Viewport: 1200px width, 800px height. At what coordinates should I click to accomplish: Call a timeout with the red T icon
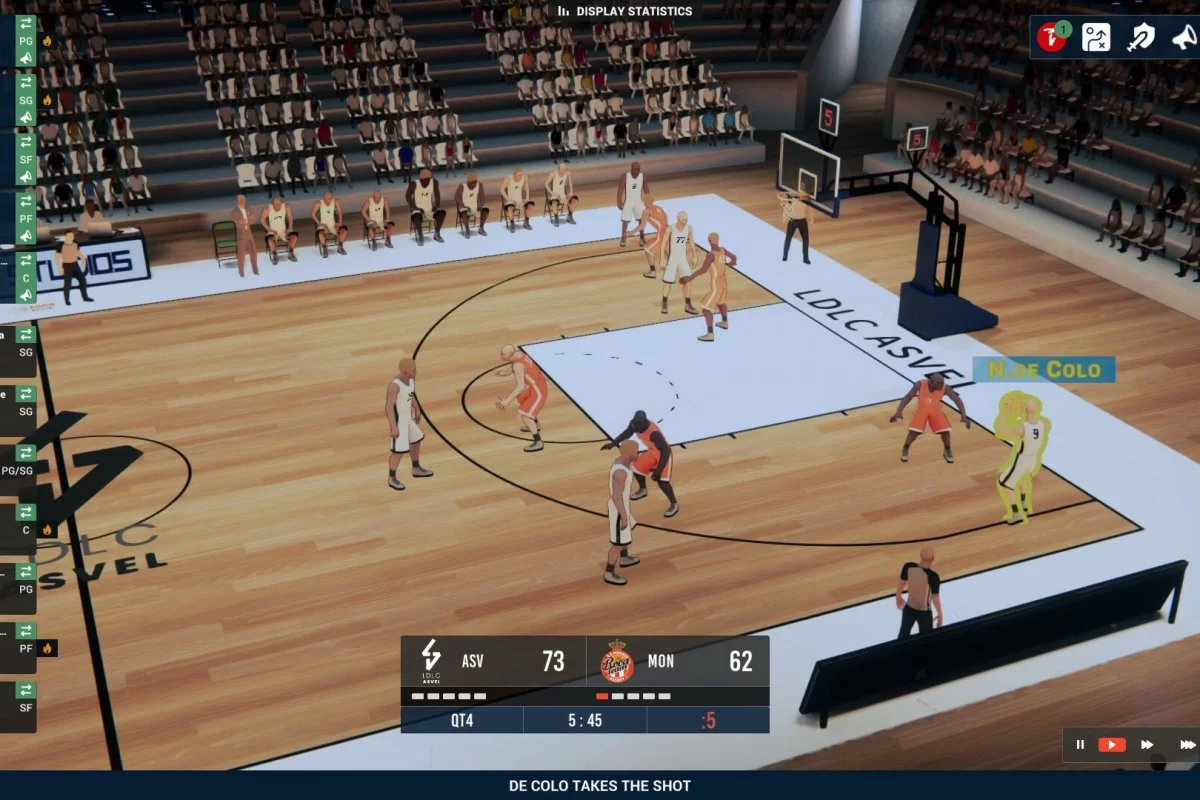coord(1051,38)
